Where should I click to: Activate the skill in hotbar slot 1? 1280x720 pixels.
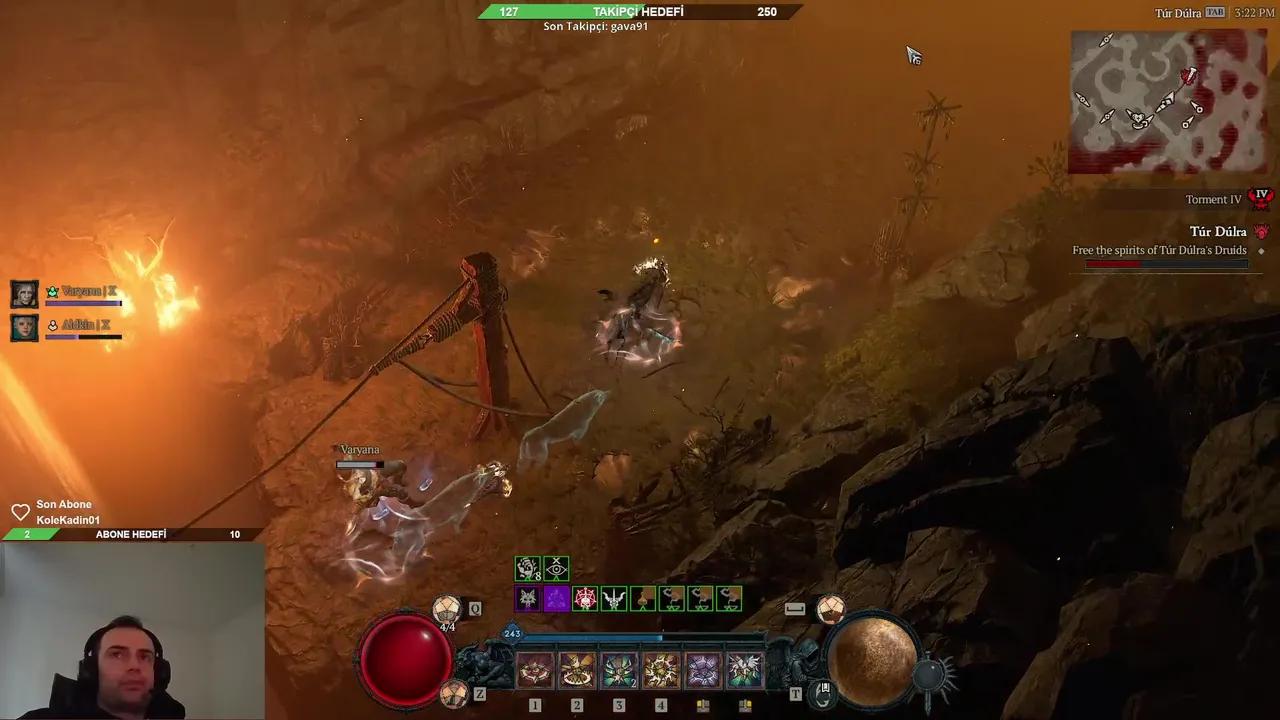click(x=535, y=670)
